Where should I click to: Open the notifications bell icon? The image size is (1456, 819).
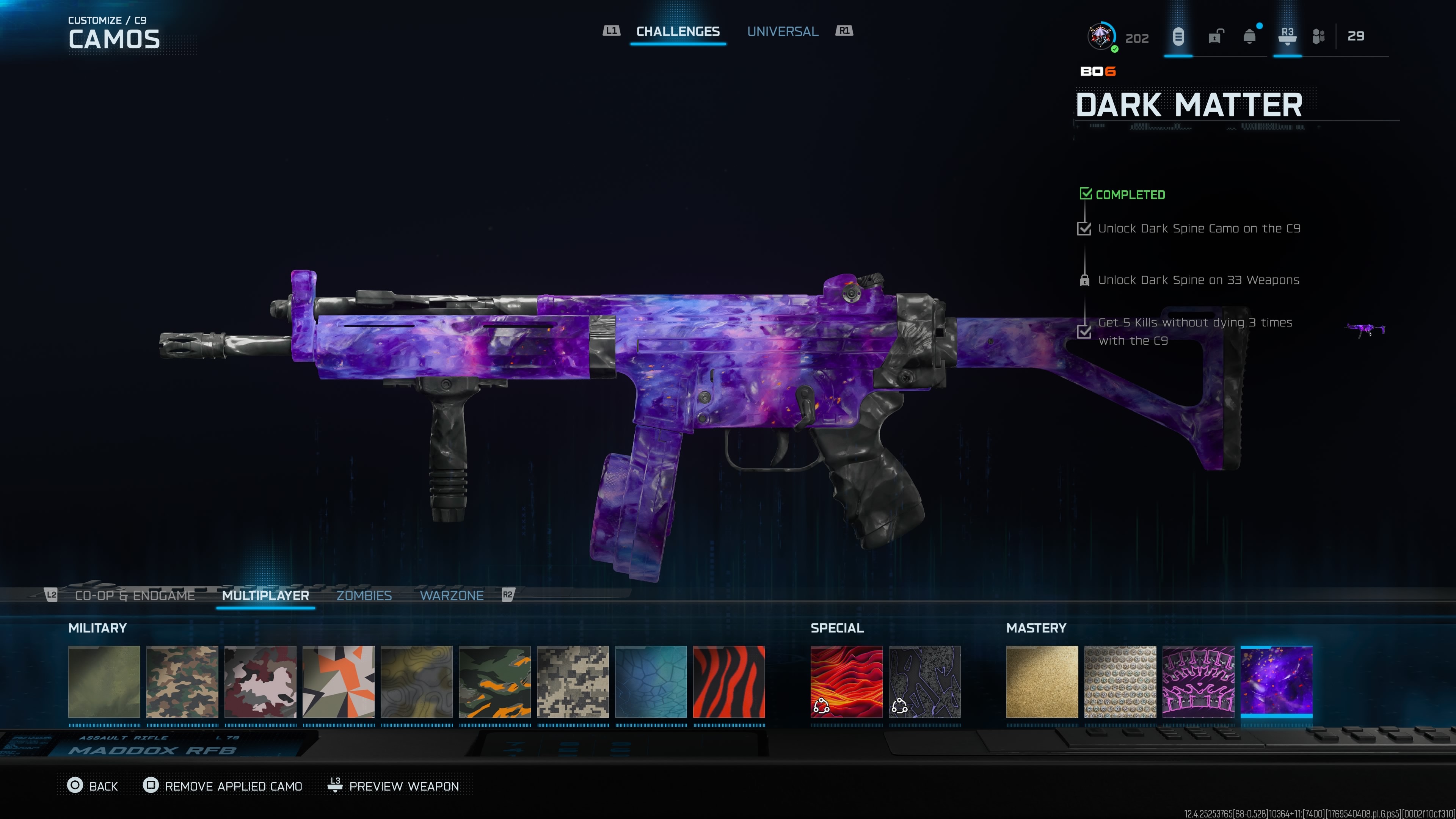(x=1250, y=37)
